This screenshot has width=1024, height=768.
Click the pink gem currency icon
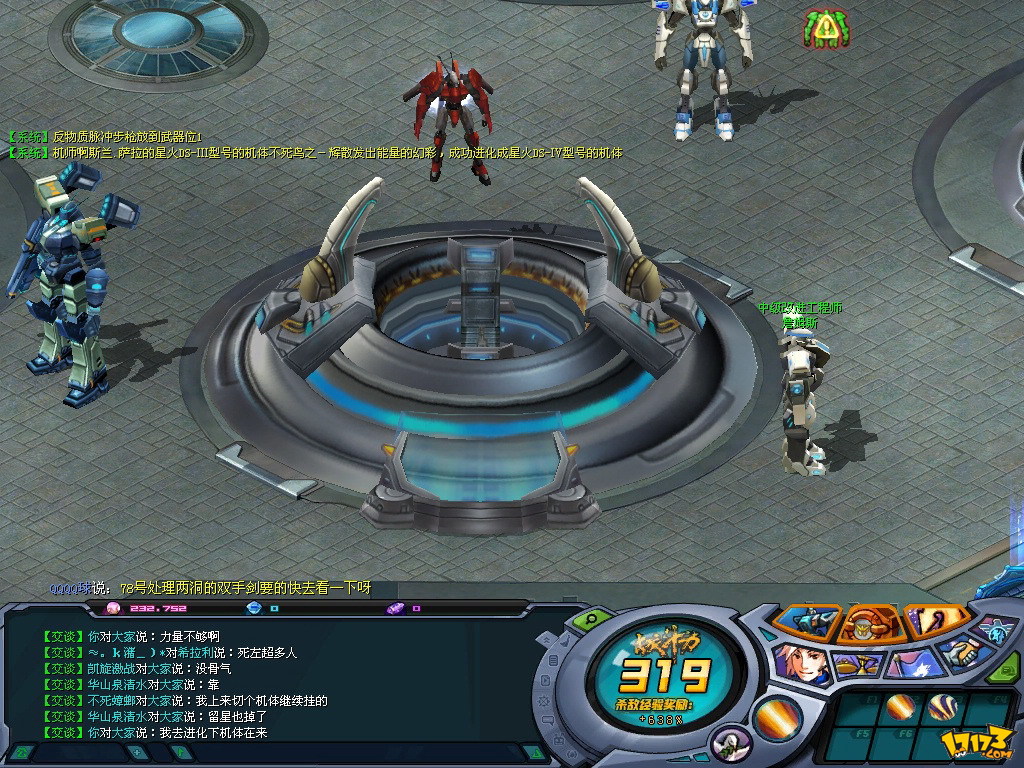[x=112, y=608]
